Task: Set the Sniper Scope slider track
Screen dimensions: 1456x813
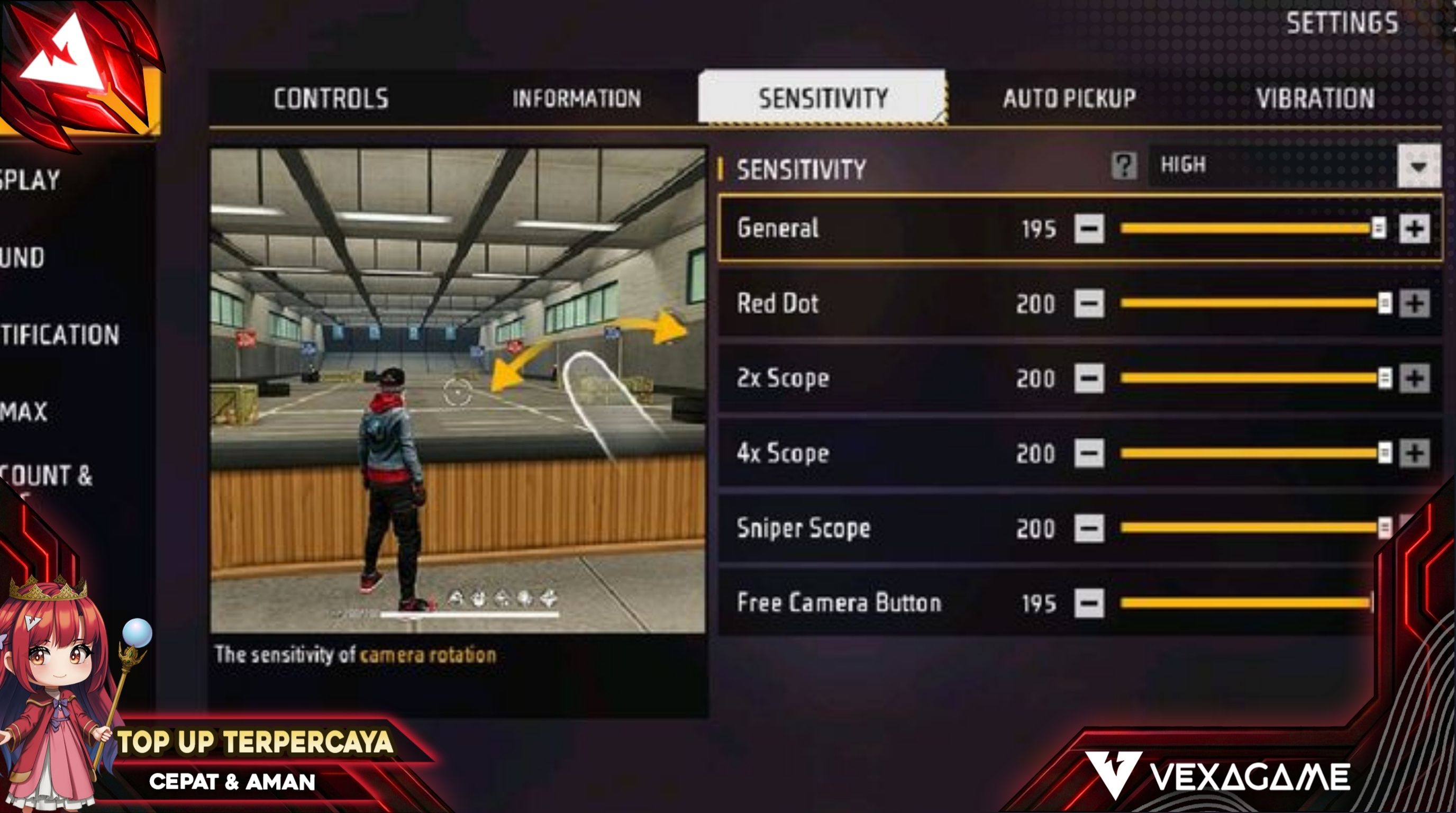Action: point(1243,528)
